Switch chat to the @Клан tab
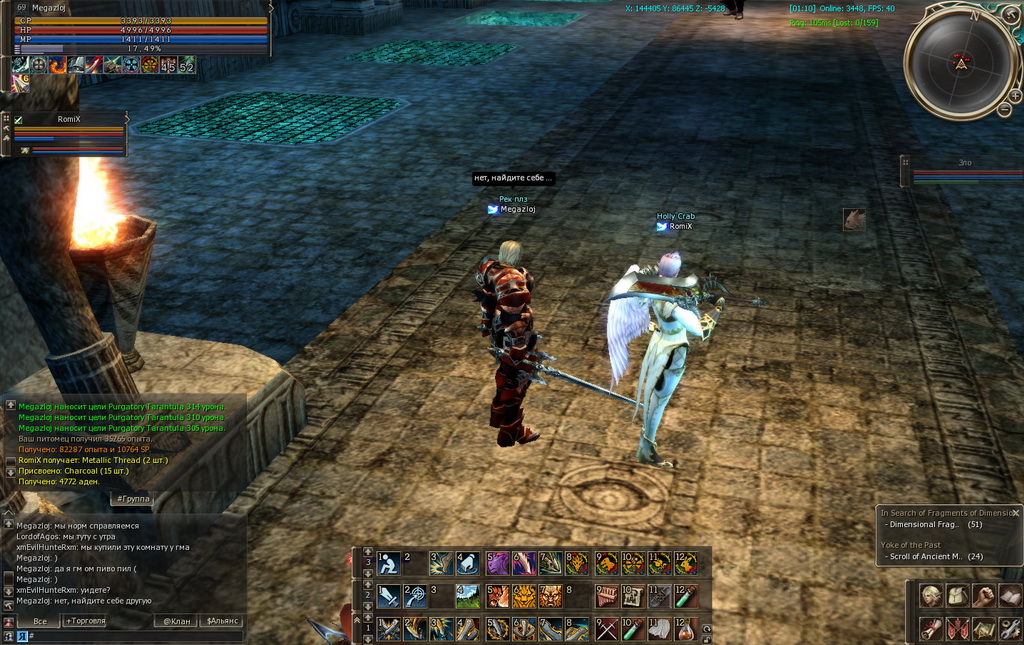1024x645 pixels. (x=177, y=621)
